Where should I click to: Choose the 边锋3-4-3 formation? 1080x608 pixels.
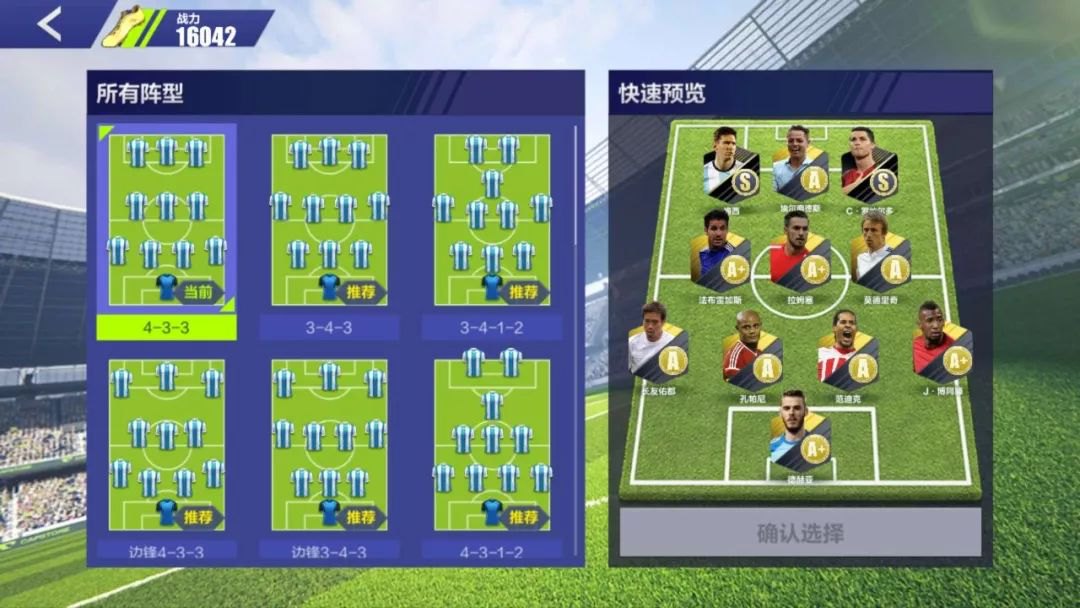[329, 444]
